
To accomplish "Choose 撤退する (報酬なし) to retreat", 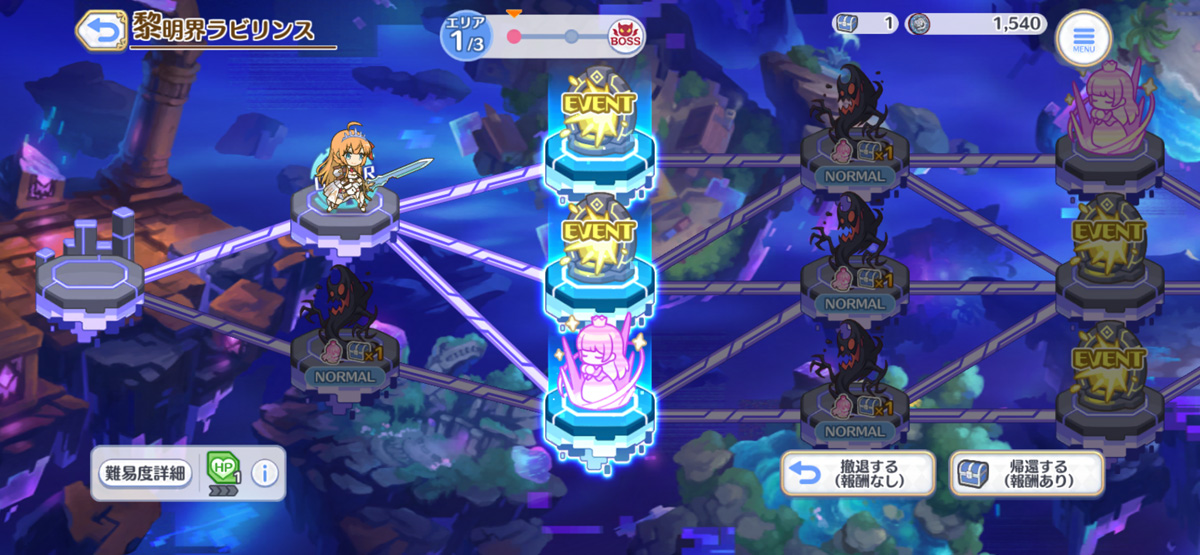I will [858, 473].
